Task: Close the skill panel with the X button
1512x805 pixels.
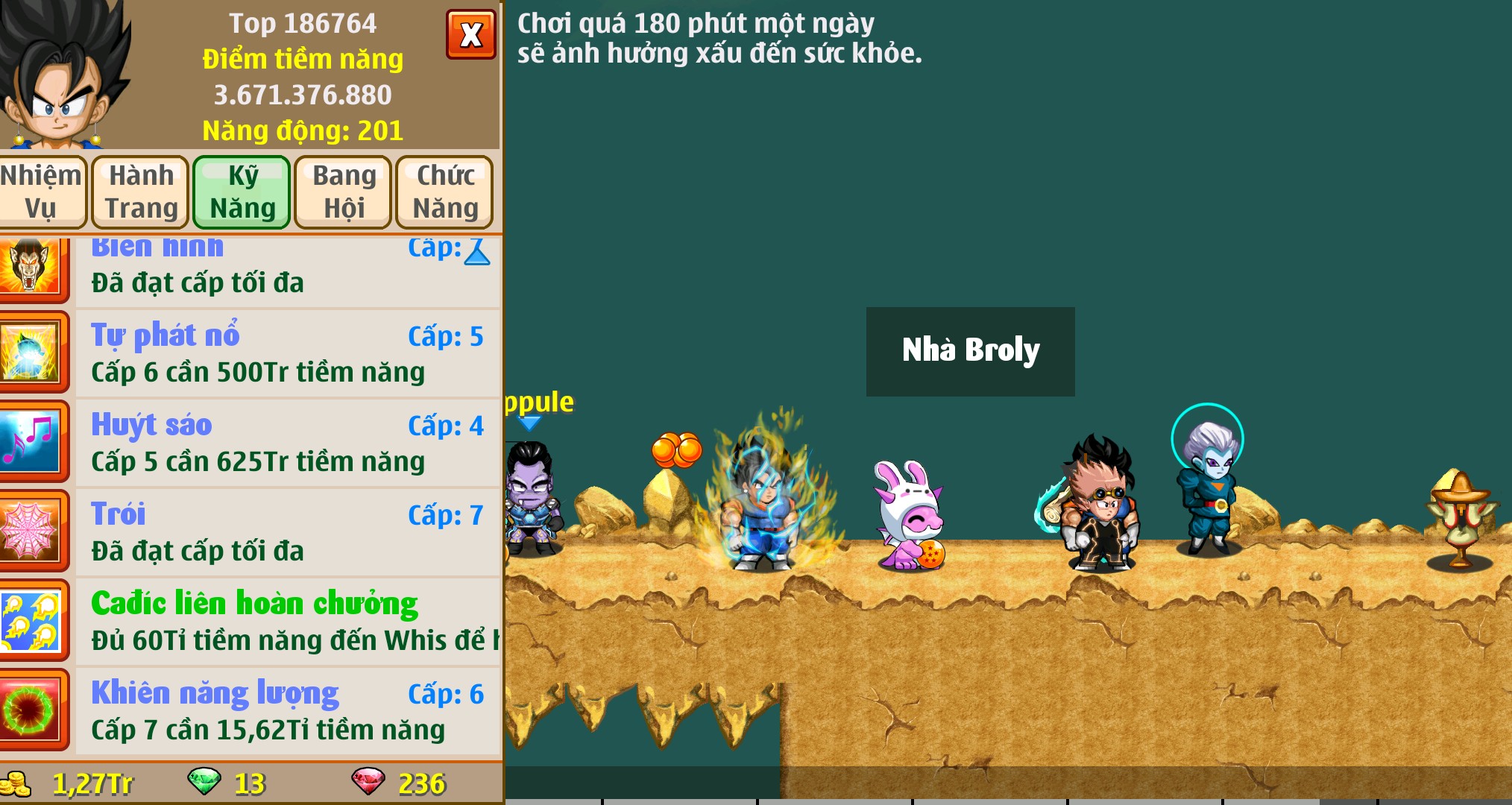Action: click(470, 34)
